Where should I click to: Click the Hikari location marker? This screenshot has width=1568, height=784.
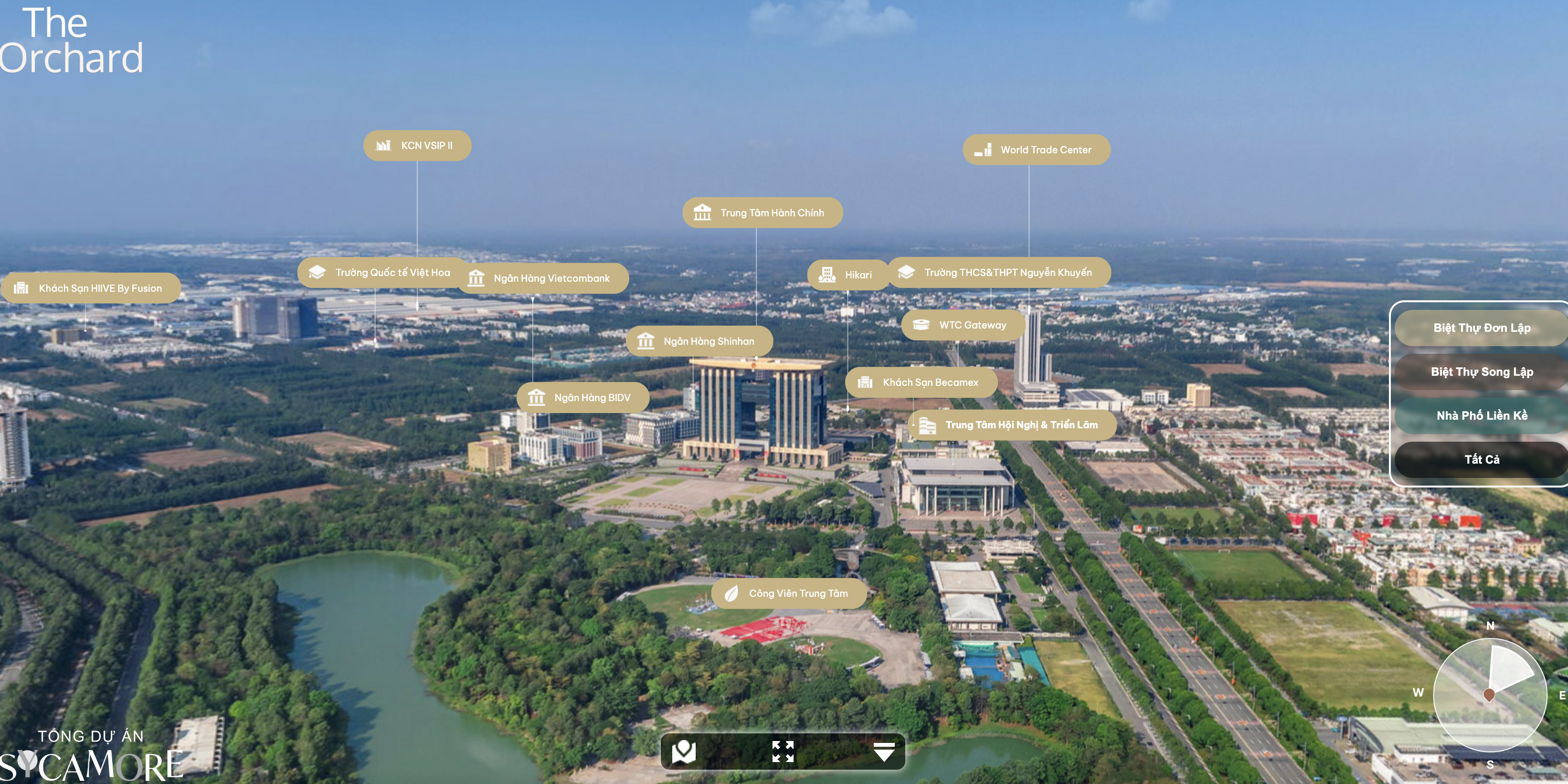pos(848,275)
